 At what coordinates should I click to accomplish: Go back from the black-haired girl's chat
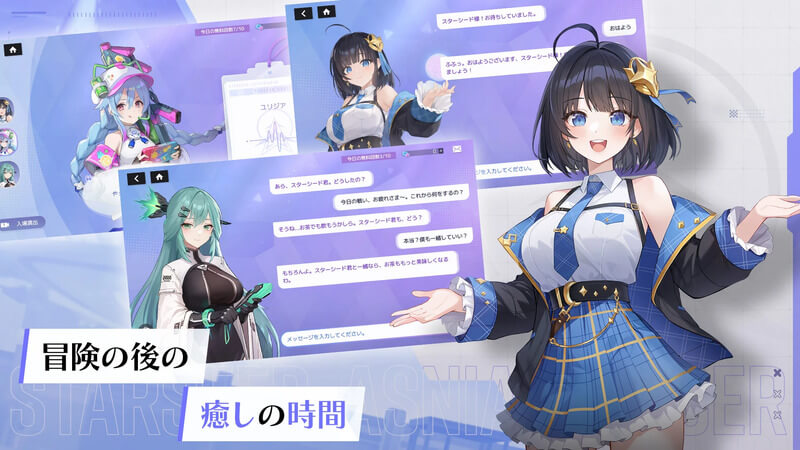point(304,14)
